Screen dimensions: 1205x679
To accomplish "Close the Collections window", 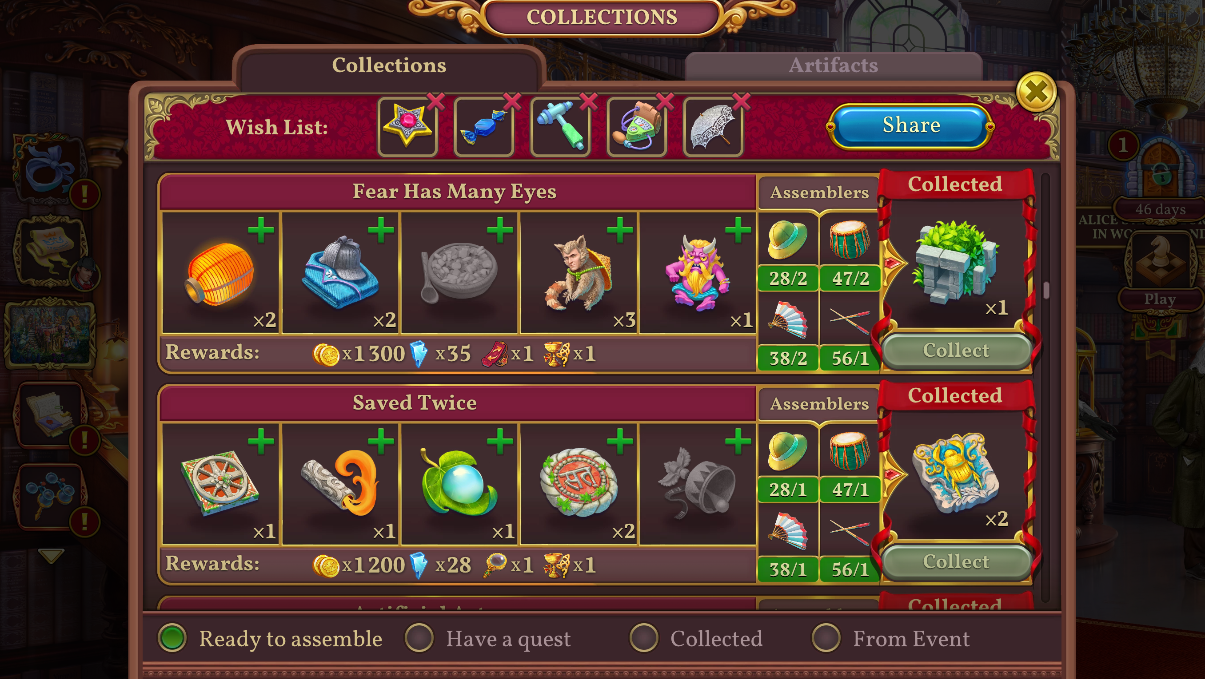I will click(1036, 93).
